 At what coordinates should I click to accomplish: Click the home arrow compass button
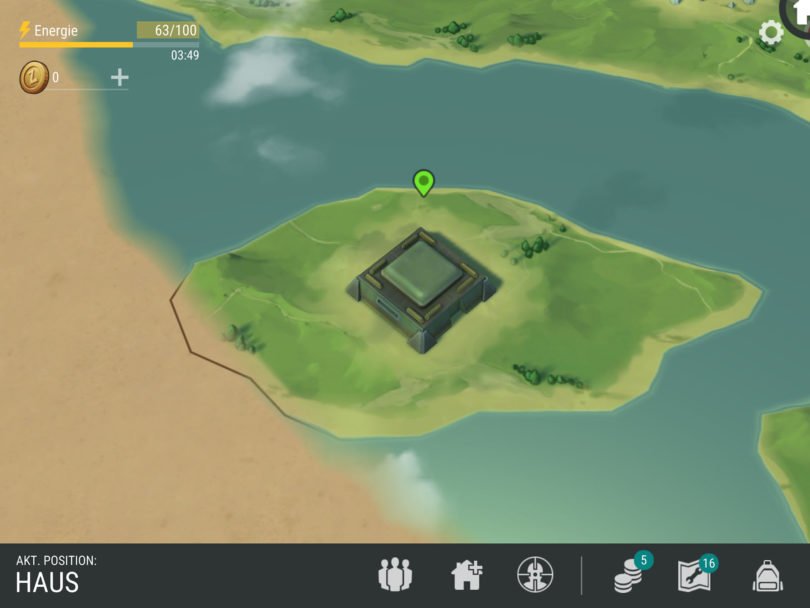tap(800, 12)
